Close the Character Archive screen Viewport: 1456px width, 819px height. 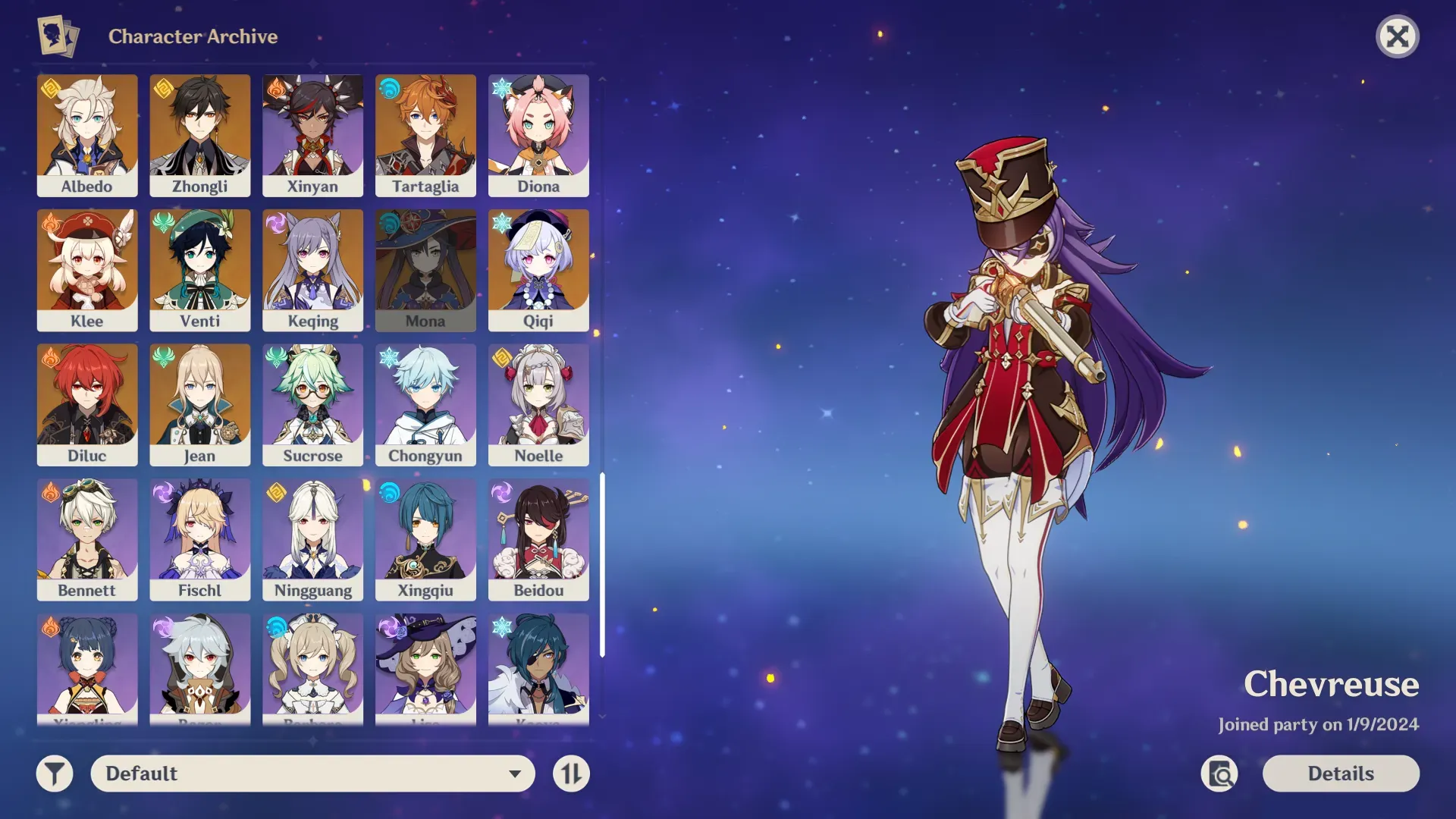click(x=1397, y=36)
